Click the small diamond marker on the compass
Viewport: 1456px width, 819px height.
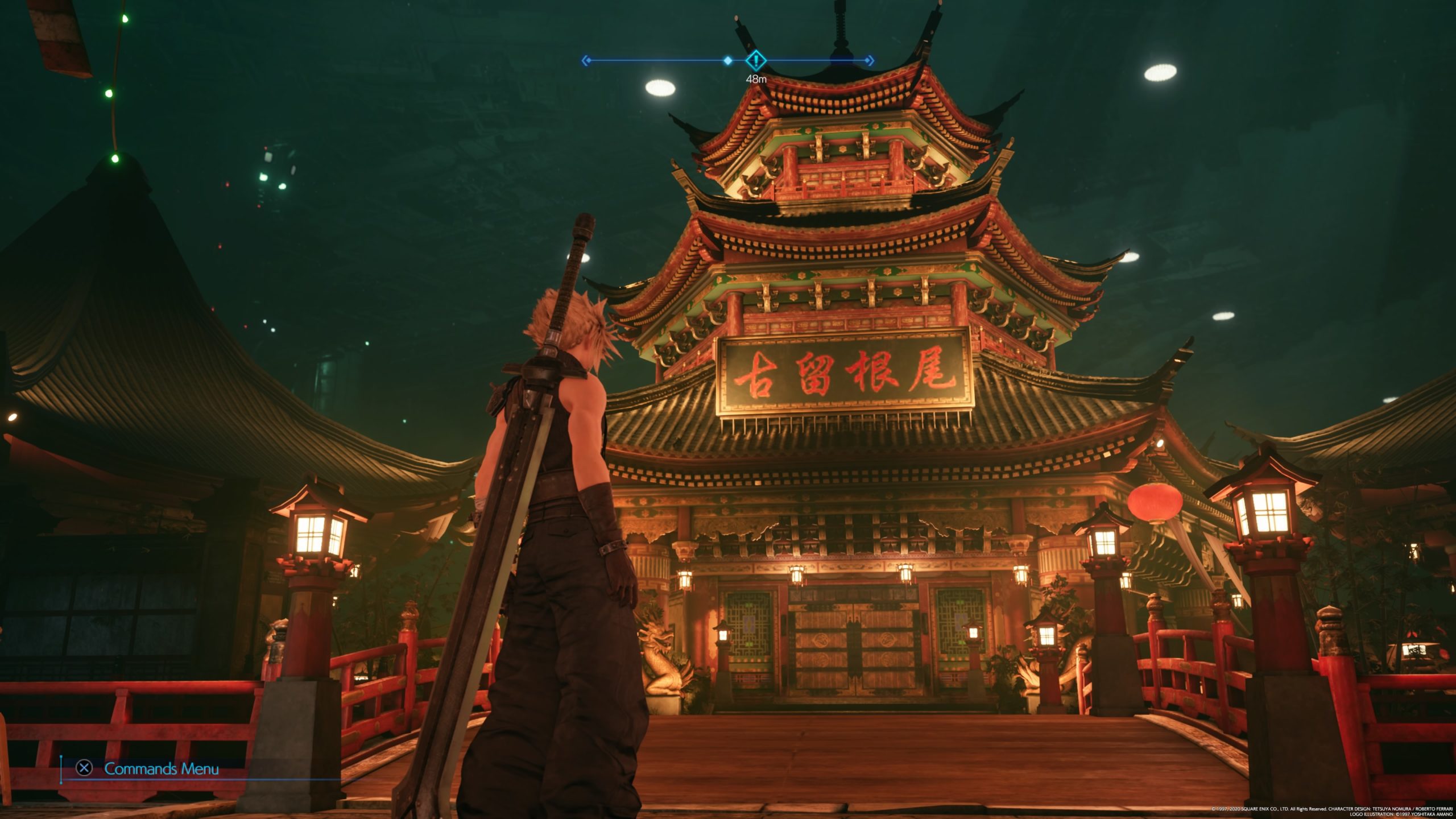pos(727,60)
